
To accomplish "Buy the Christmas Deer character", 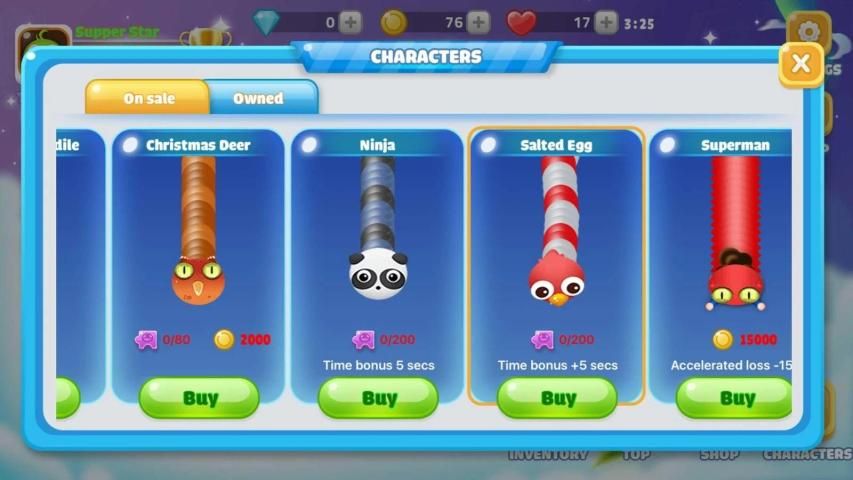I will [199, 398].
